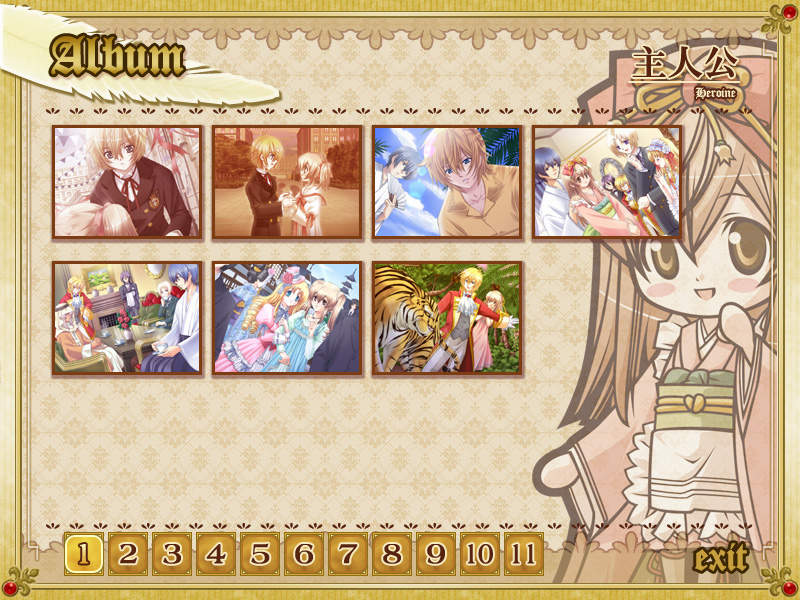This screenshot has width=800, height=600.
Task: Switch to album page 3
Action: coord(173,553)
